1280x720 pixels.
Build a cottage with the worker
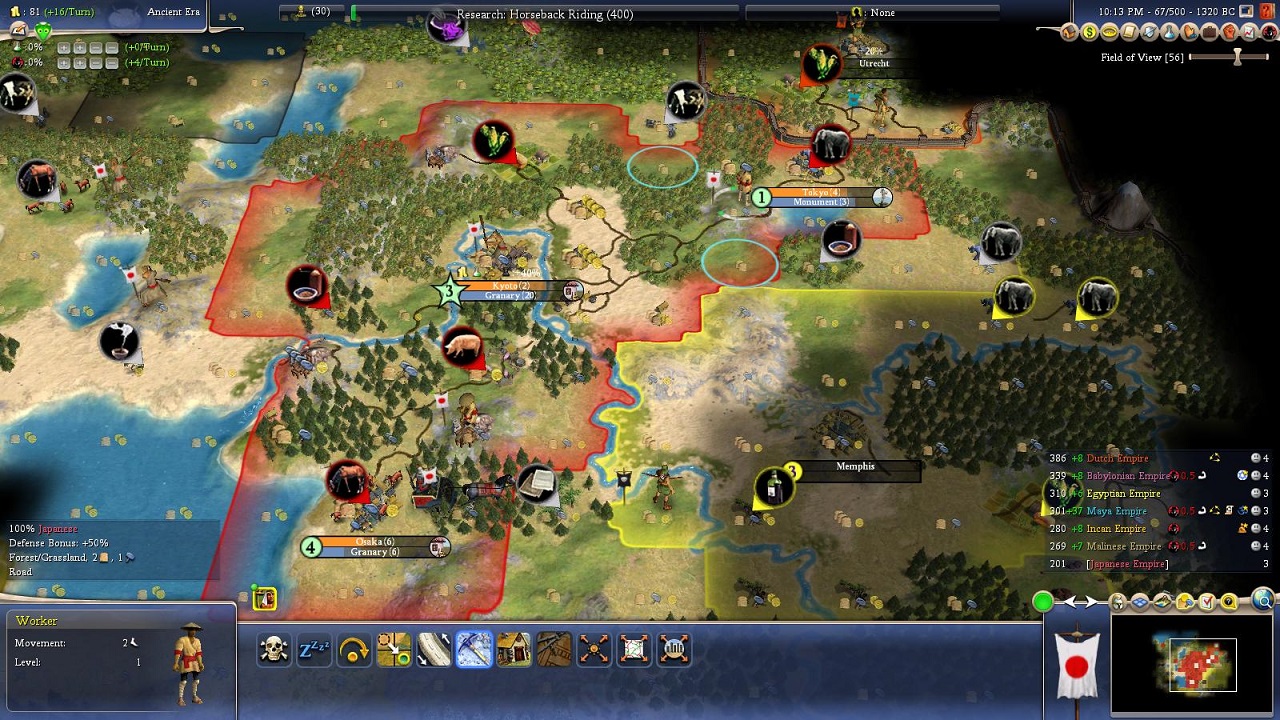[x=514, y=650]
